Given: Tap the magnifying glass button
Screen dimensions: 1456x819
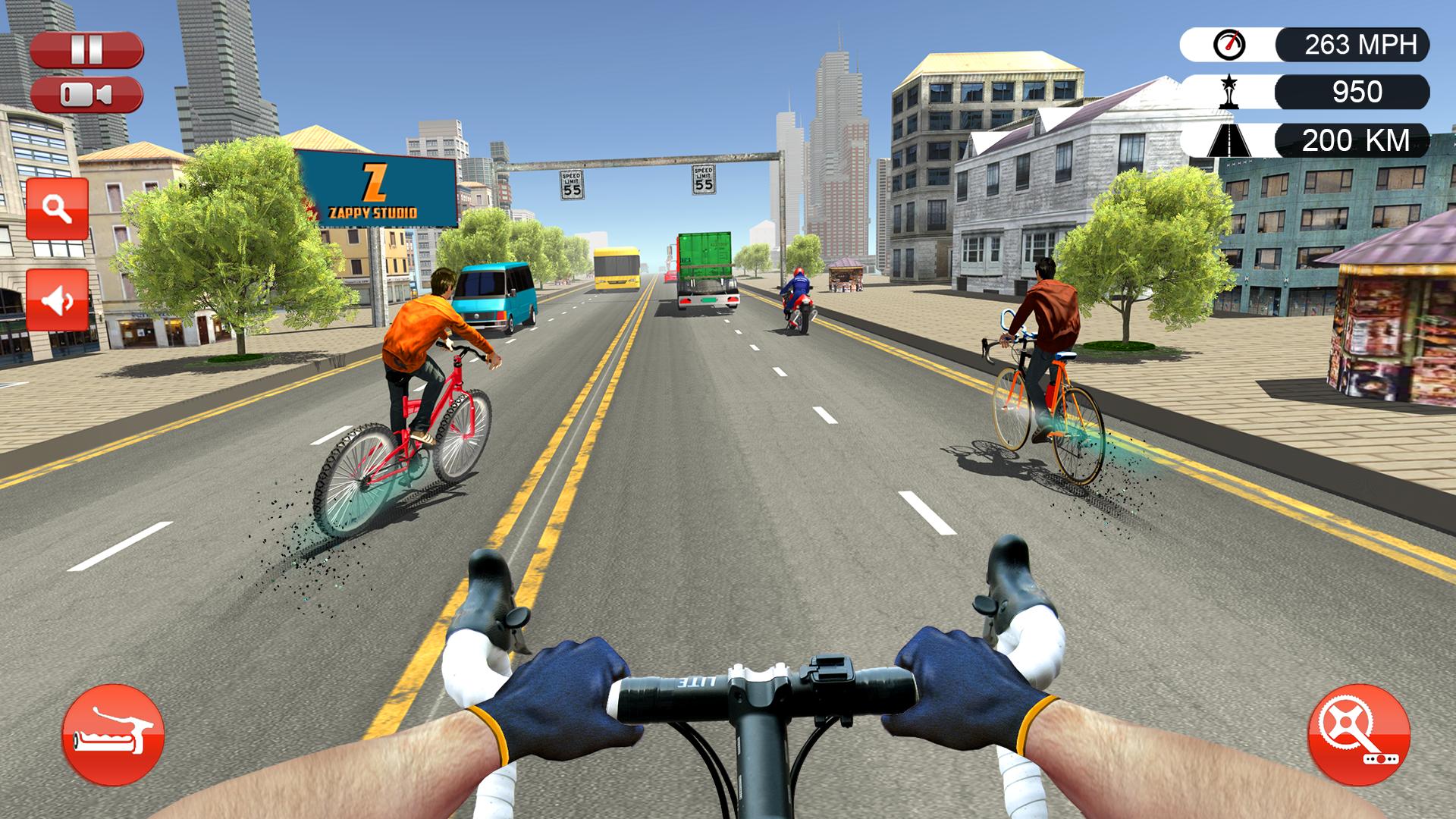Looking at the screenshot, I should 58,209.
